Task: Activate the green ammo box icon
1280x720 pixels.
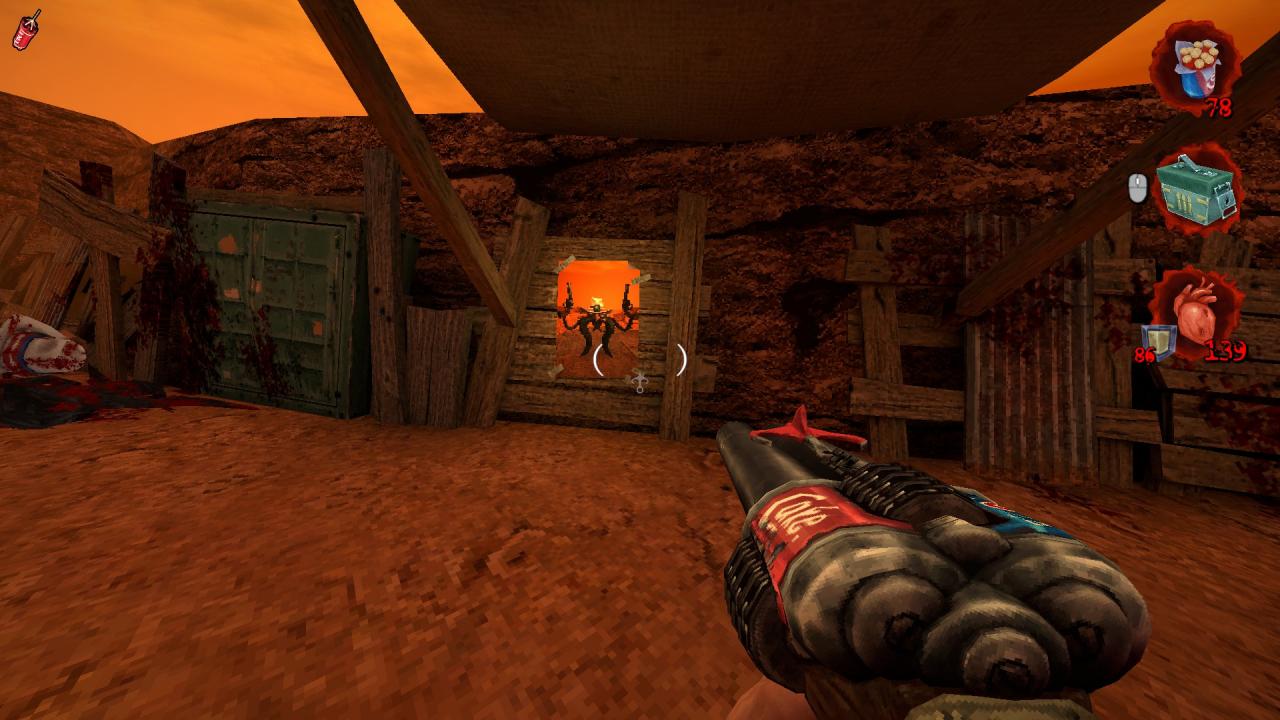Action: (1196, 187)
